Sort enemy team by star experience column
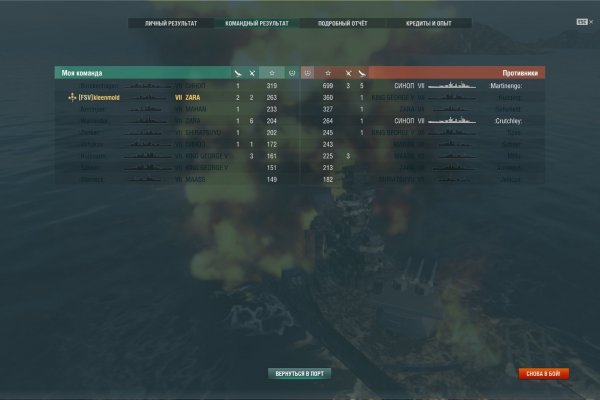 (x=328, y=73)
